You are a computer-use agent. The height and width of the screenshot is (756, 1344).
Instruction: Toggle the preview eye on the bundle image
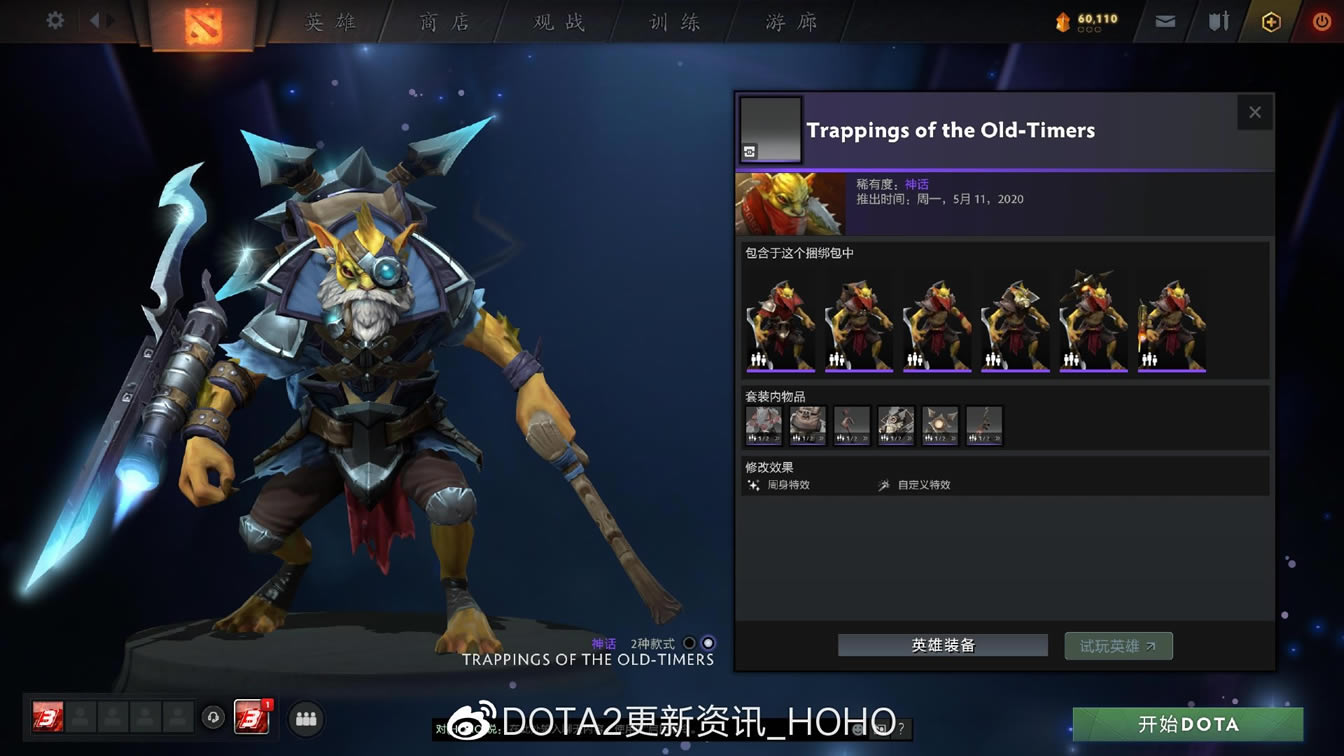748,151
